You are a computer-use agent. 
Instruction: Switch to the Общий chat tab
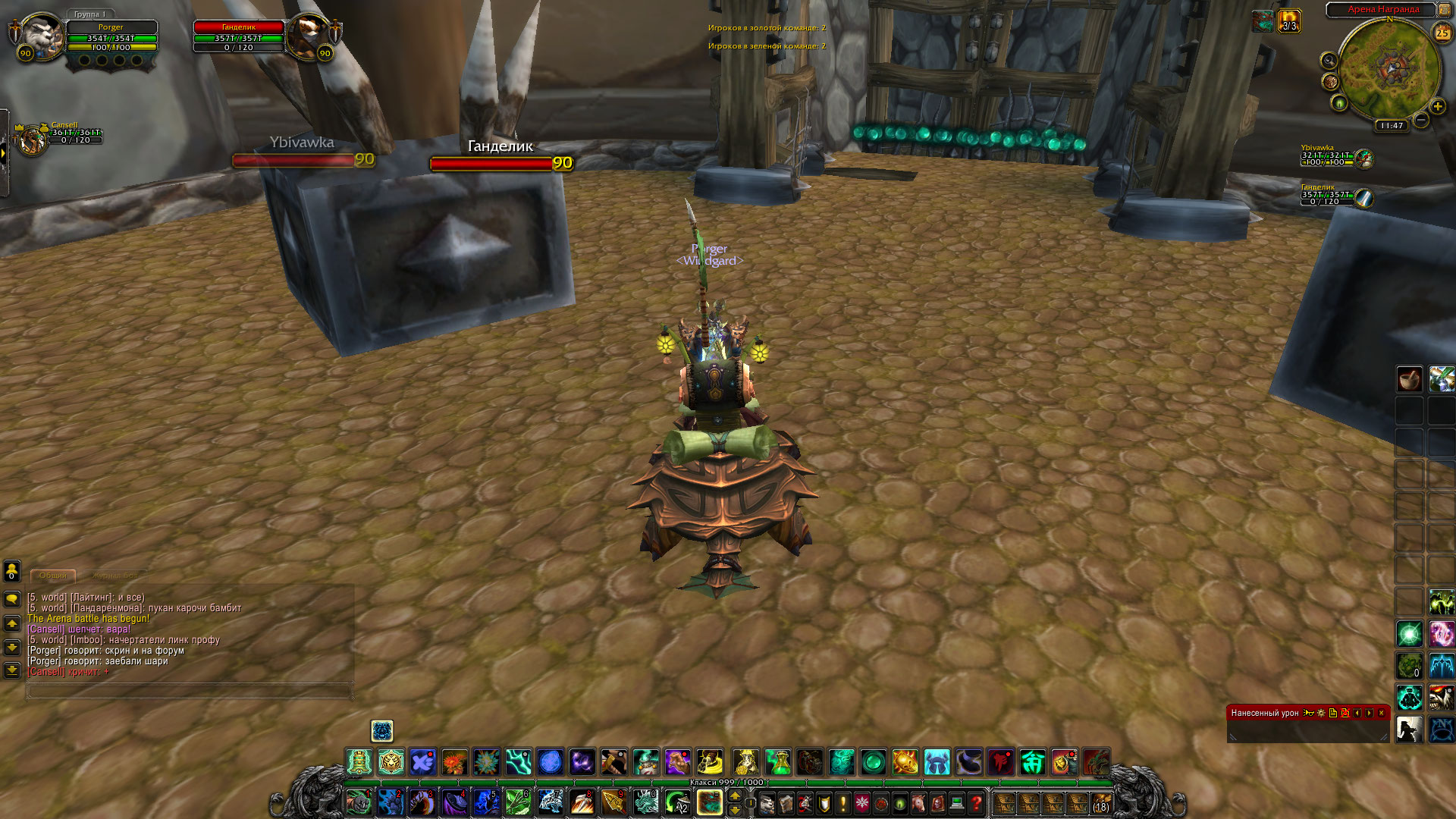coord(52,576)
